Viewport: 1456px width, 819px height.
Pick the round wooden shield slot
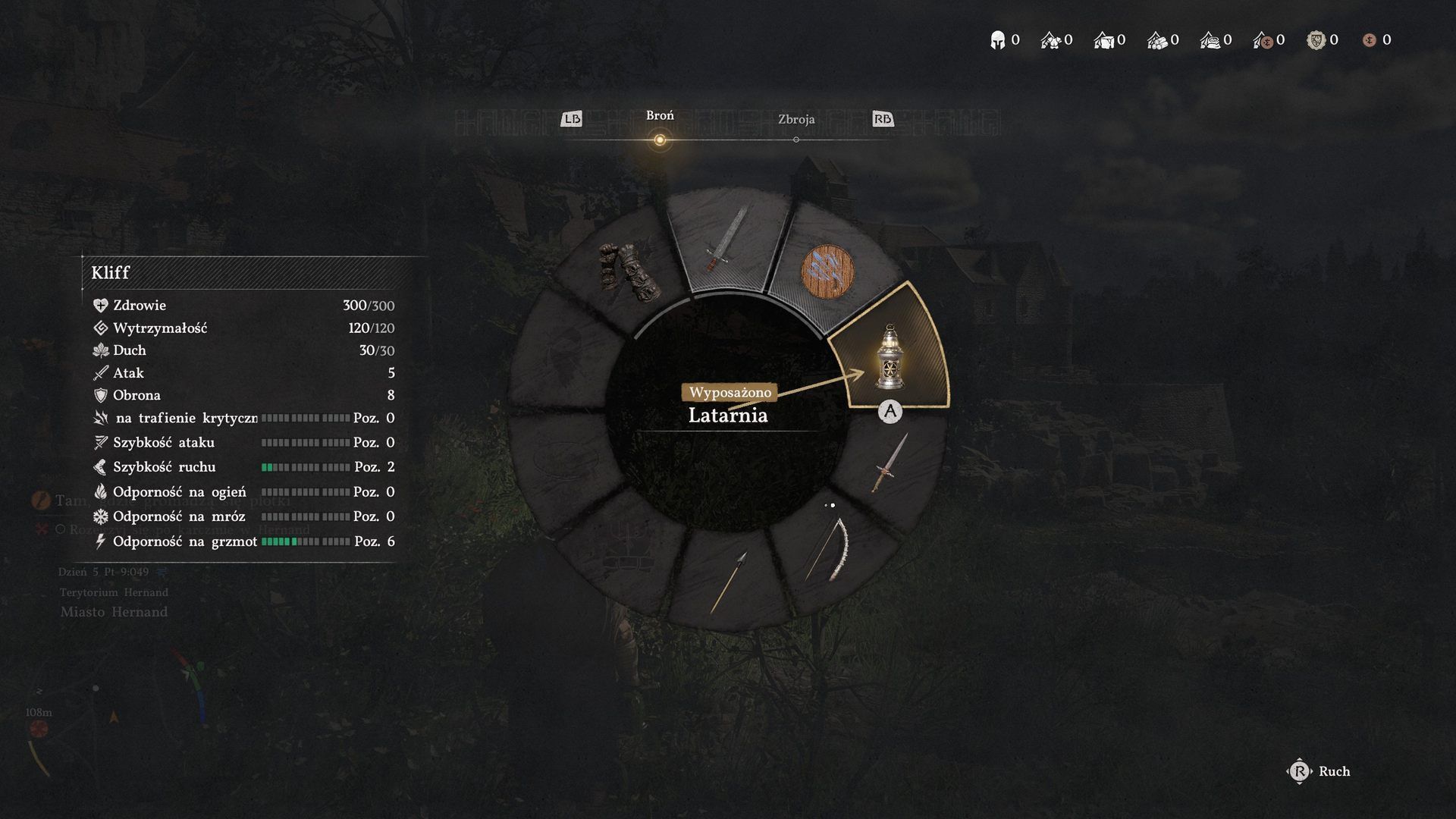tap(827, 271)
